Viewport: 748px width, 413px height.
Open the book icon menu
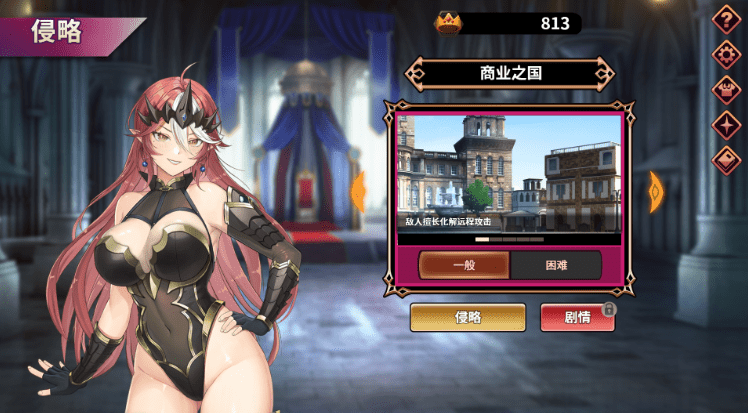tap(725, 159)
